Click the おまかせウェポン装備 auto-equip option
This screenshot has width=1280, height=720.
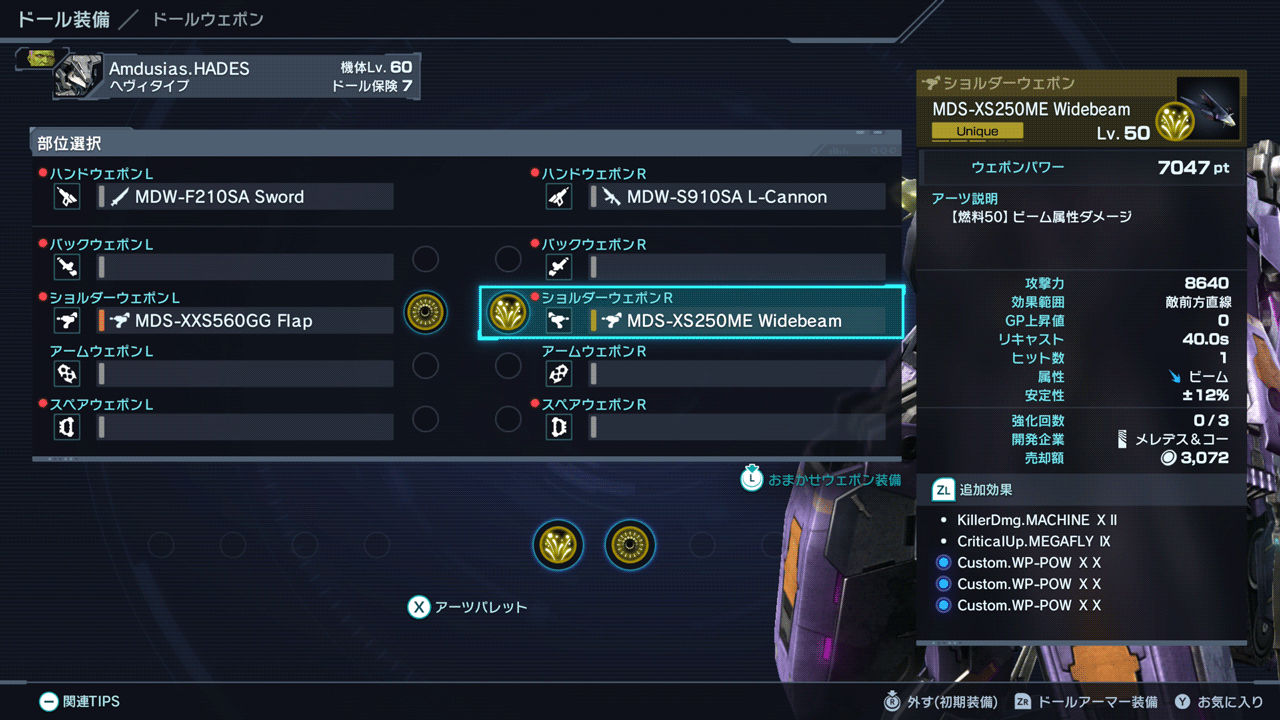click(x=821, y=480)
